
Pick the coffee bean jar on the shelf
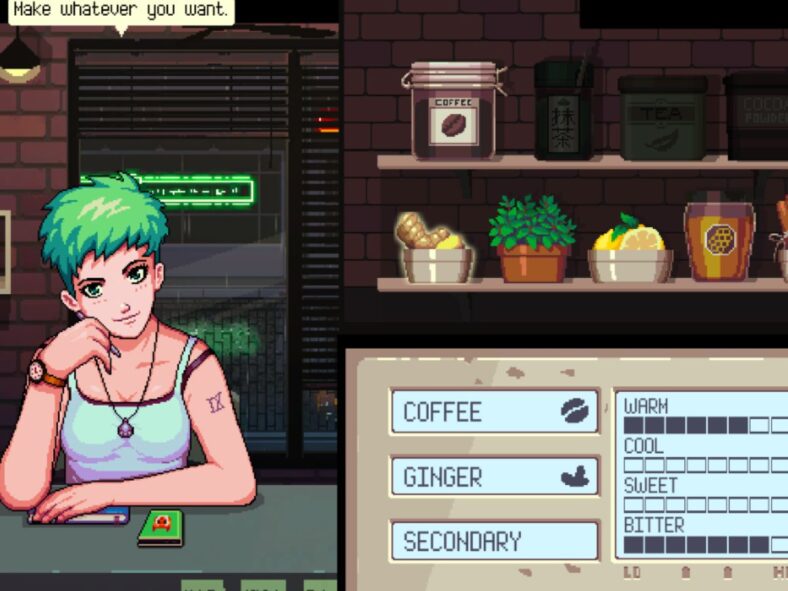click(x=453, y=111)
